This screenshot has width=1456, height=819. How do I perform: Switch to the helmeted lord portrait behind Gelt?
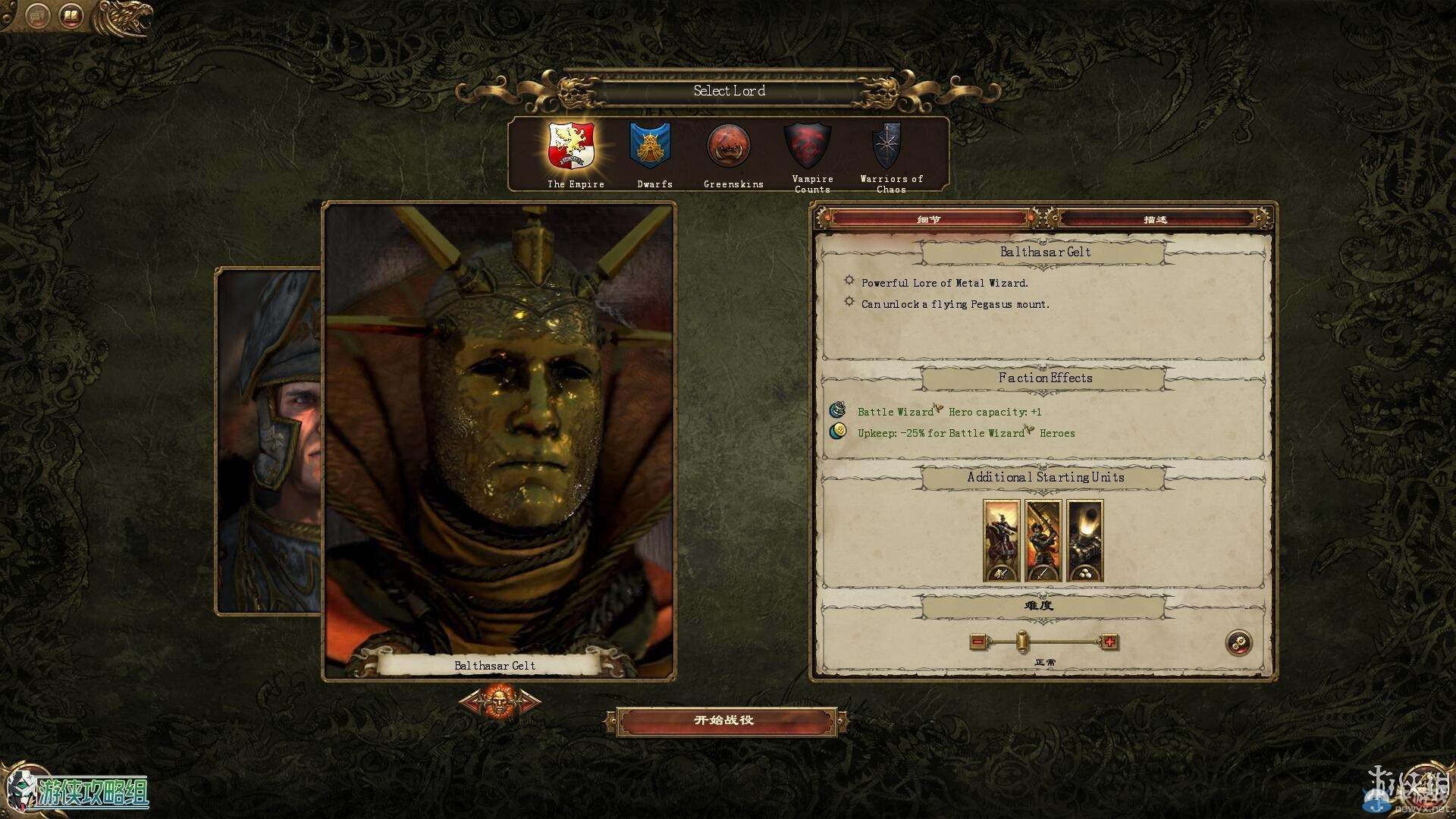271,440
